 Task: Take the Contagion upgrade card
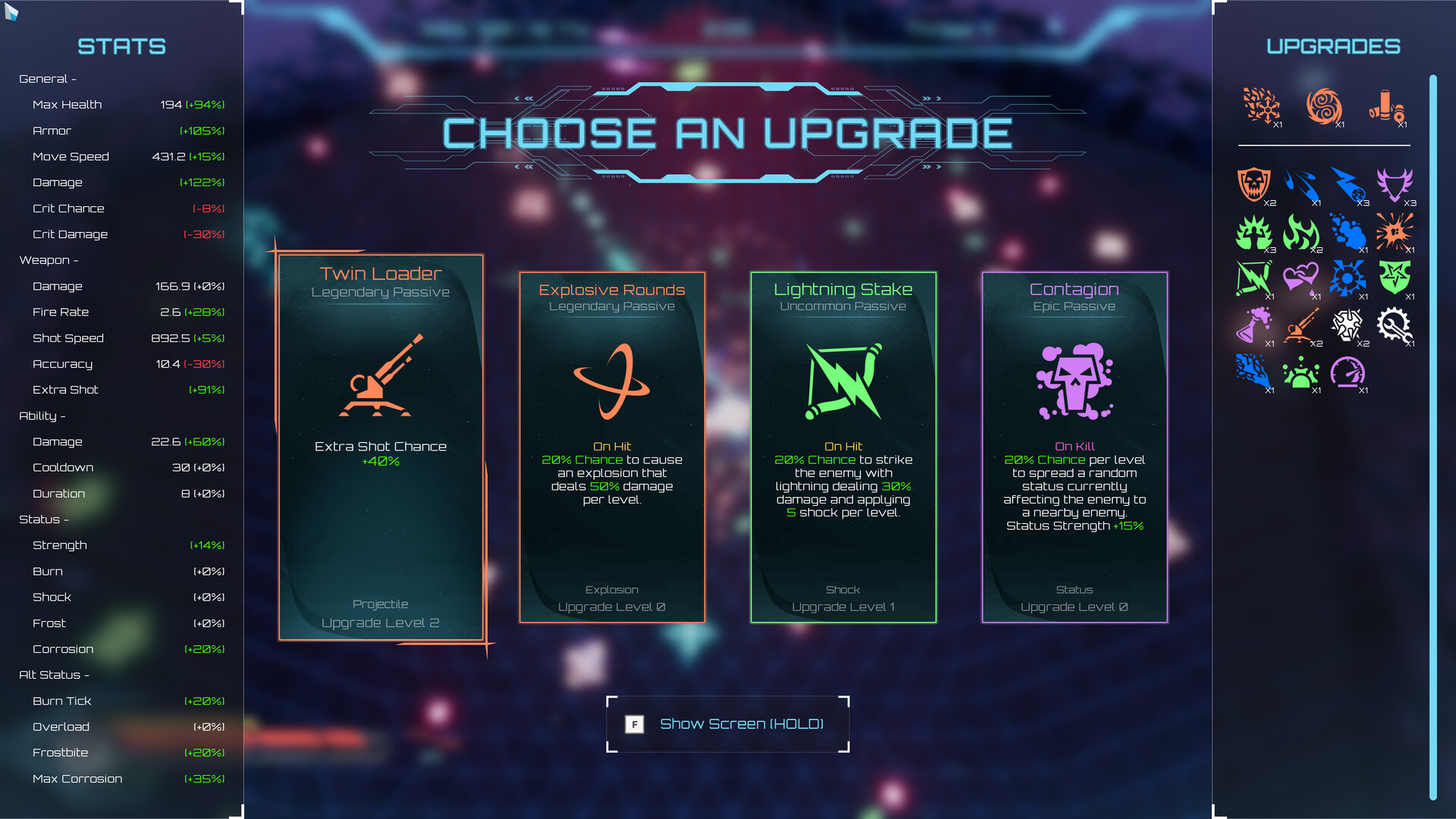pyautogui.click(x=1075, y=447)
